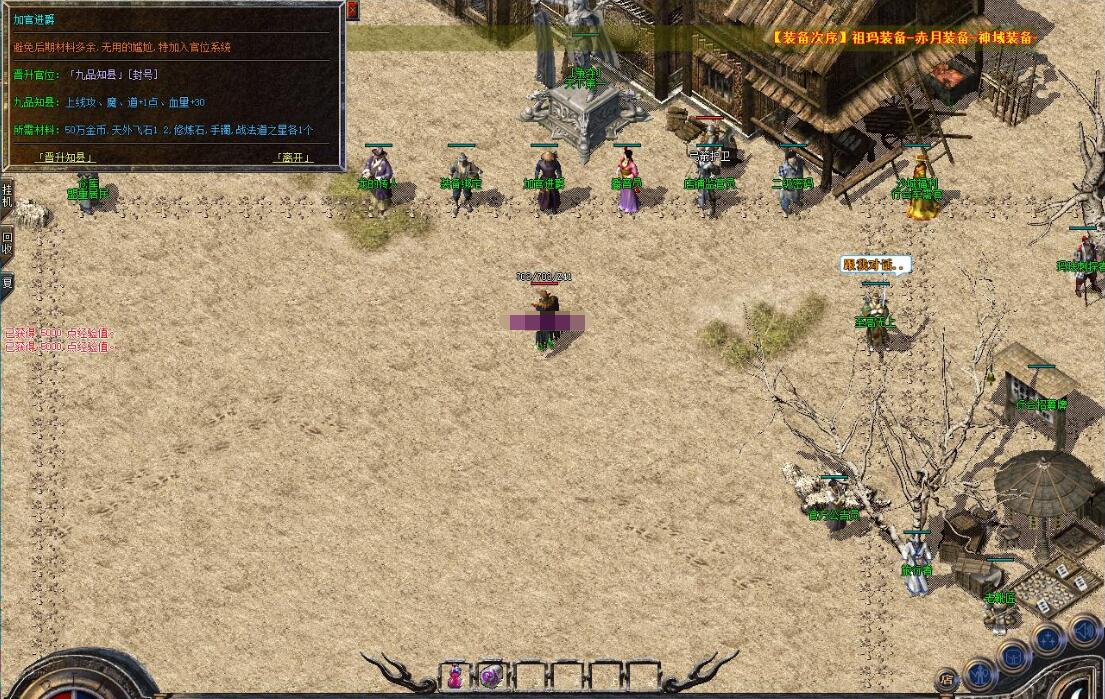Use the red potion in the hotbar

pos(456,676)
